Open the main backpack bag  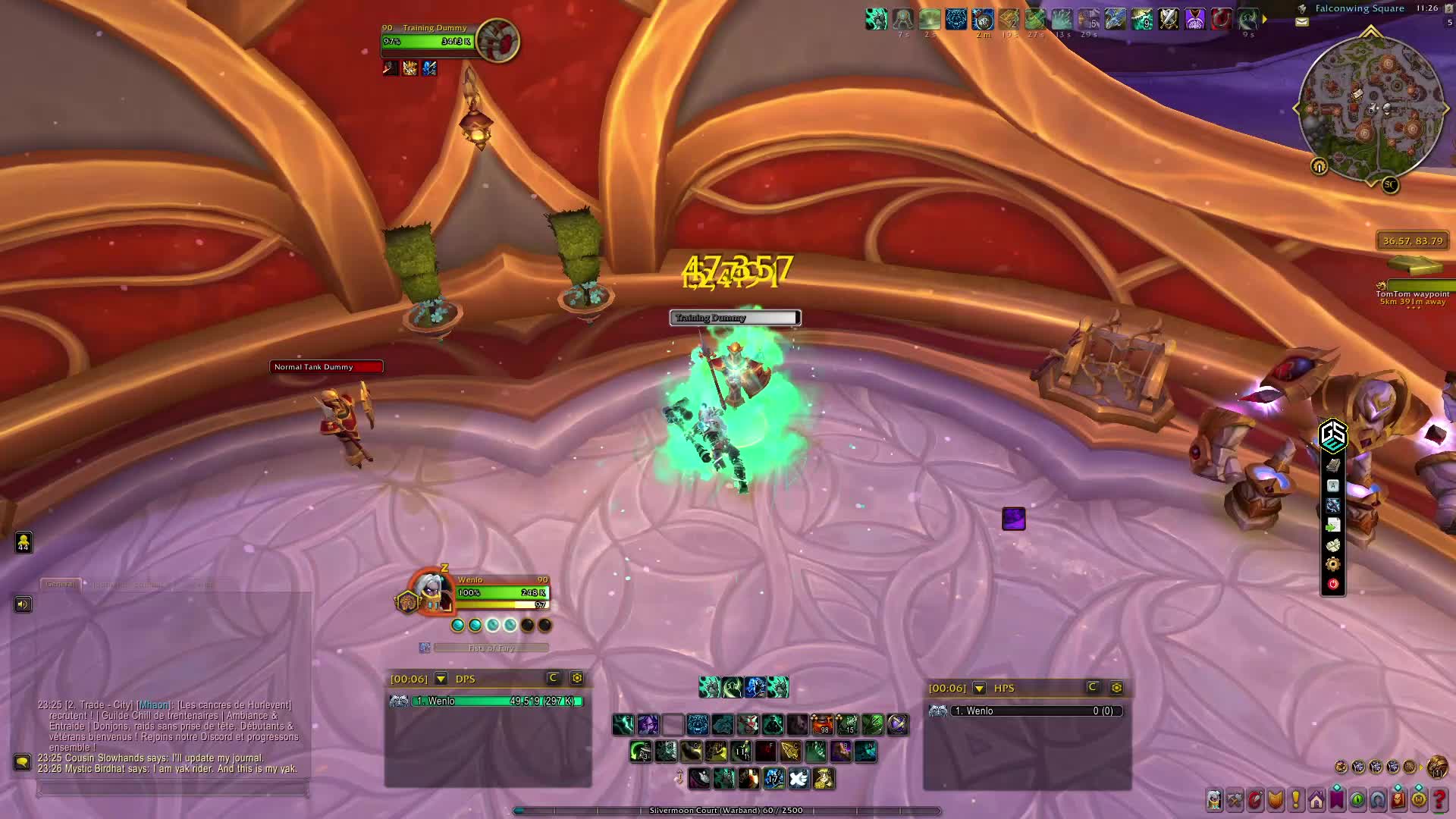(1436, 767)
